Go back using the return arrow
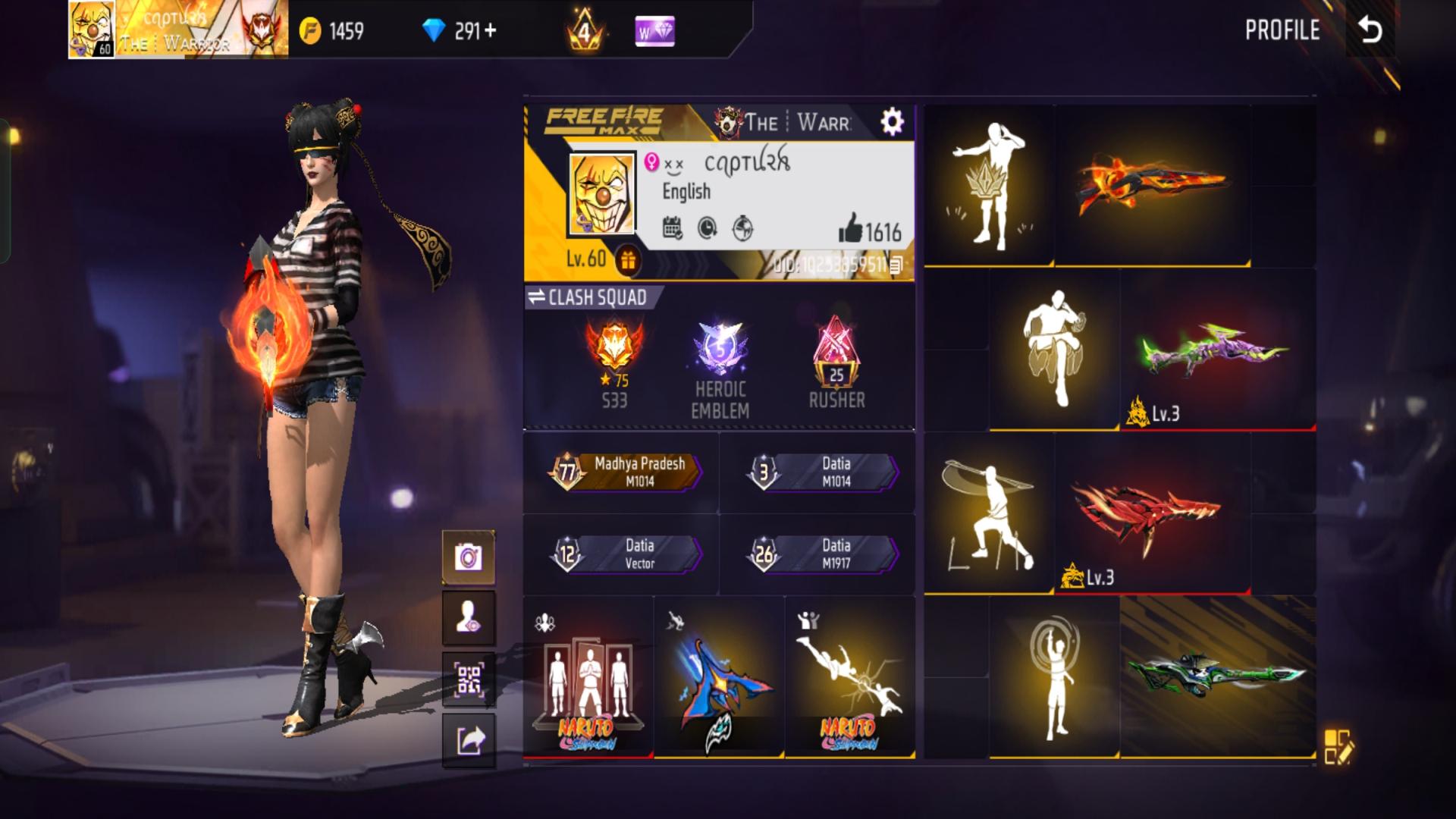The image size is (1456, 819). (x=1370, y=30)
